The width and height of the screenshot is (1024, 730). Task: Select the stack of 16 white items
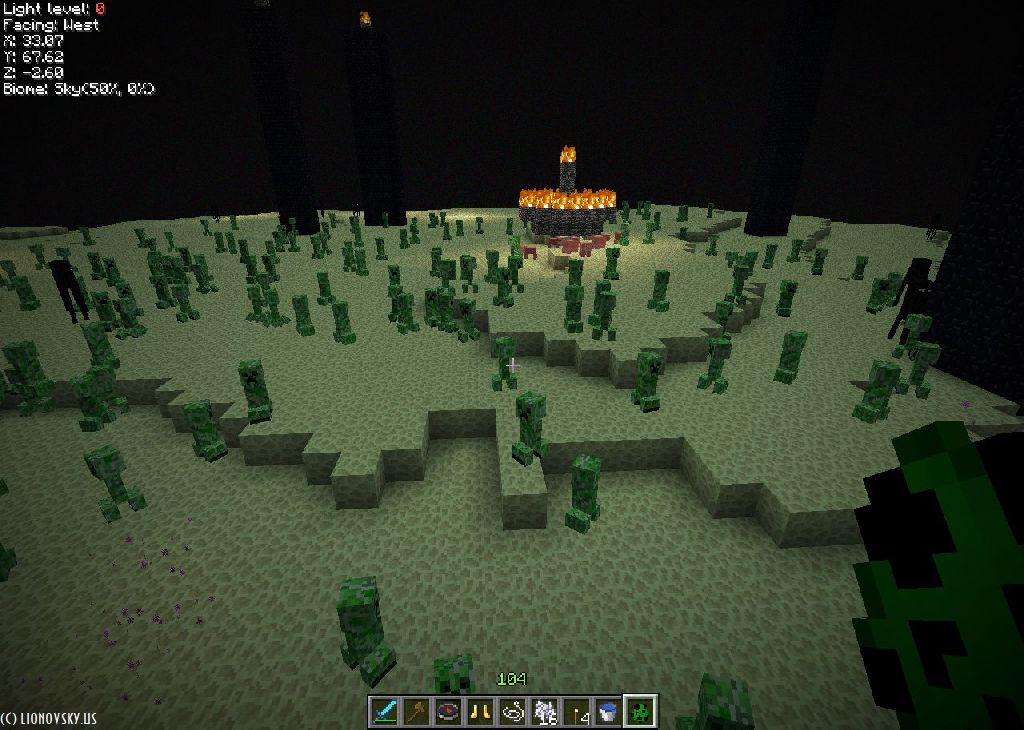(x=544, y=711)
